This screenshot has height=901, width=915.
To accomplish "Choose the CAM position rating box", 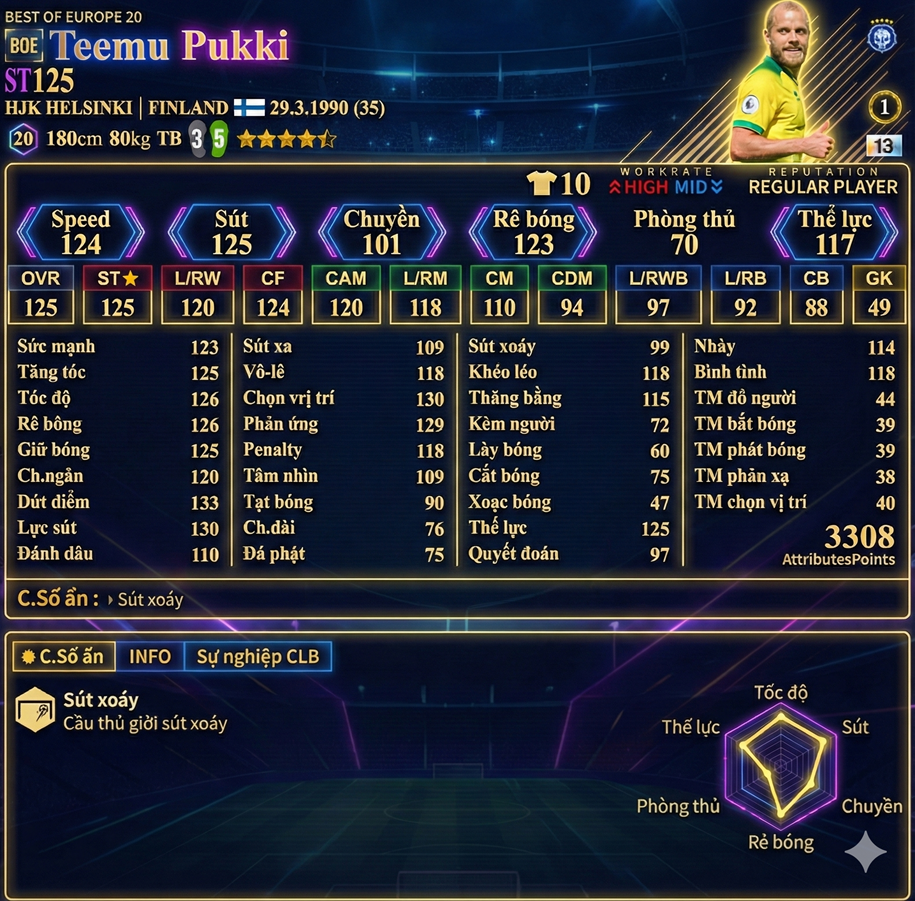I will pyautogui.click(x=346, y=294).
